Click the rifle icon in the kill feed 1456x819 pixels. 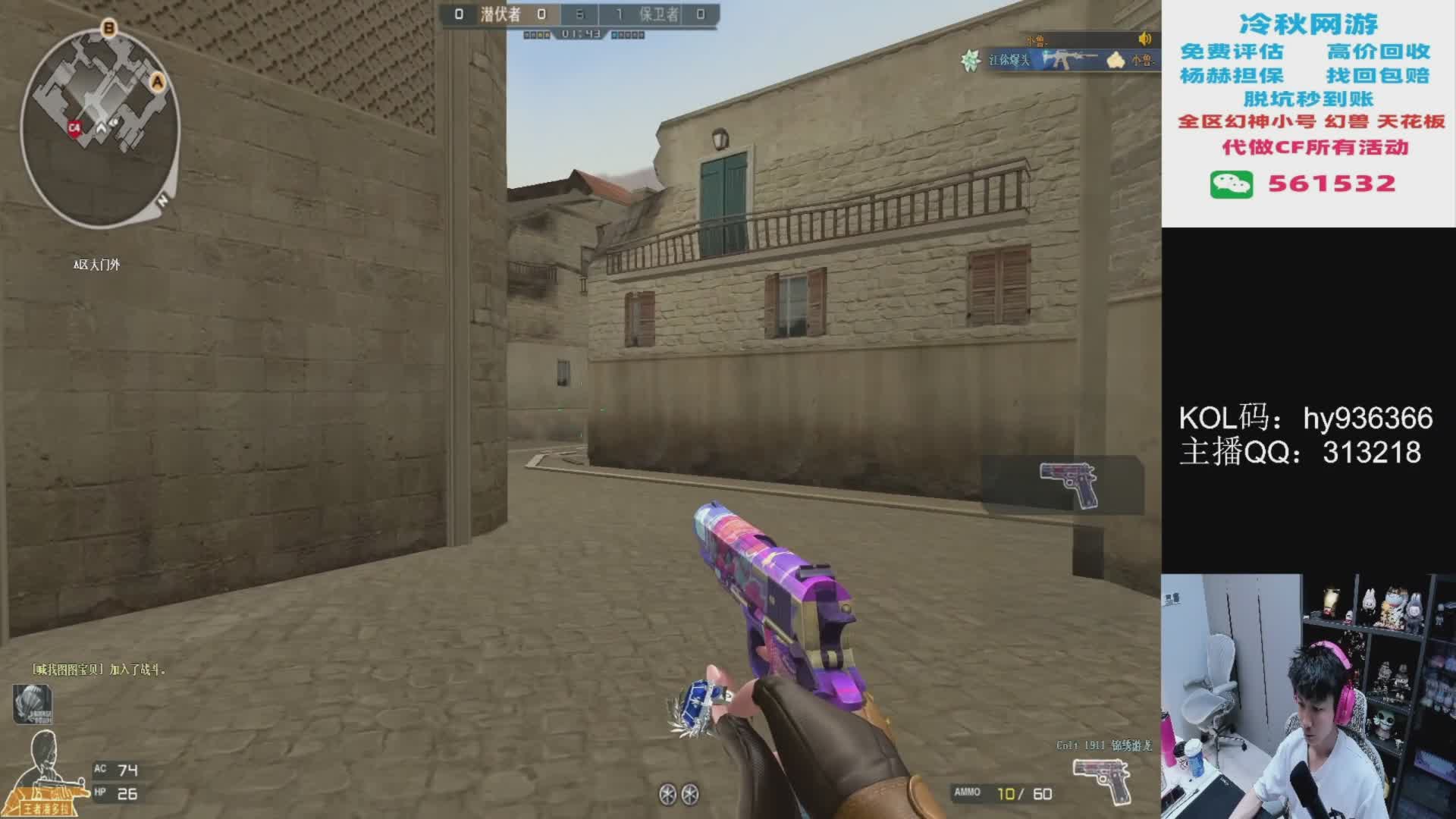point(1069,59)
